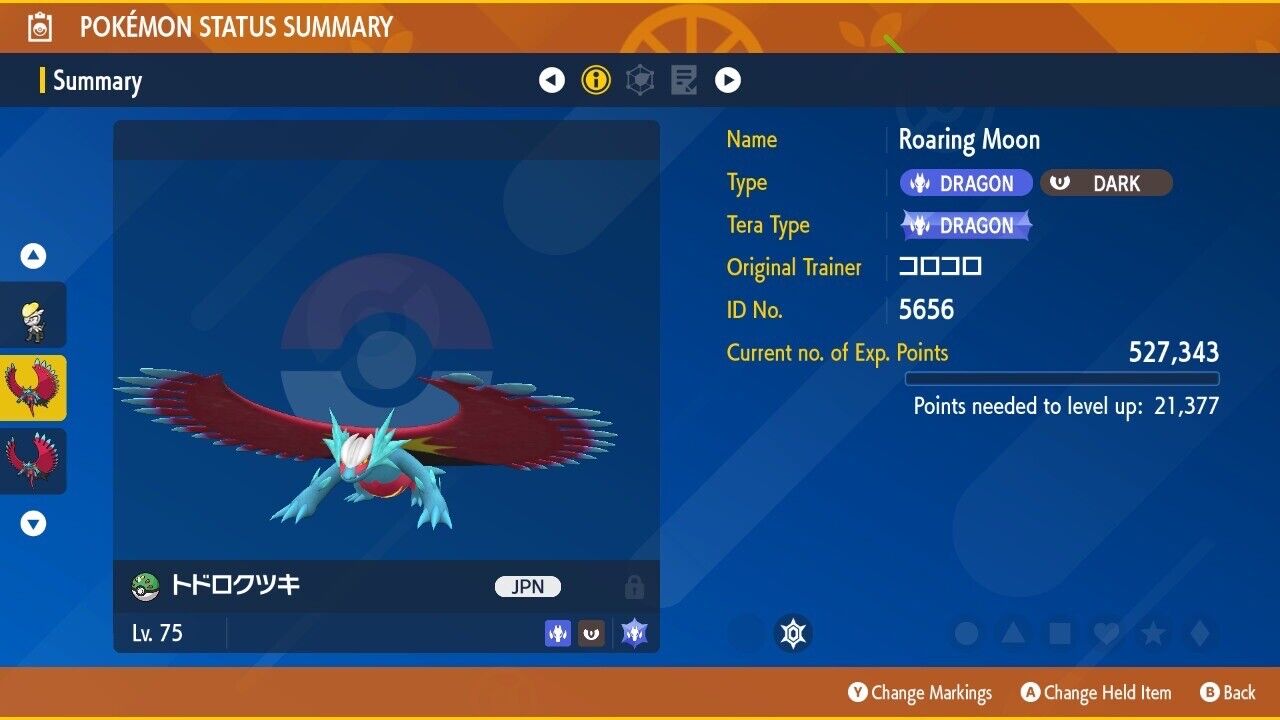The height and width of the screenshot is (720, 1280).
Task: Switch to the hexagon stats tab
Action: (640, 80)
